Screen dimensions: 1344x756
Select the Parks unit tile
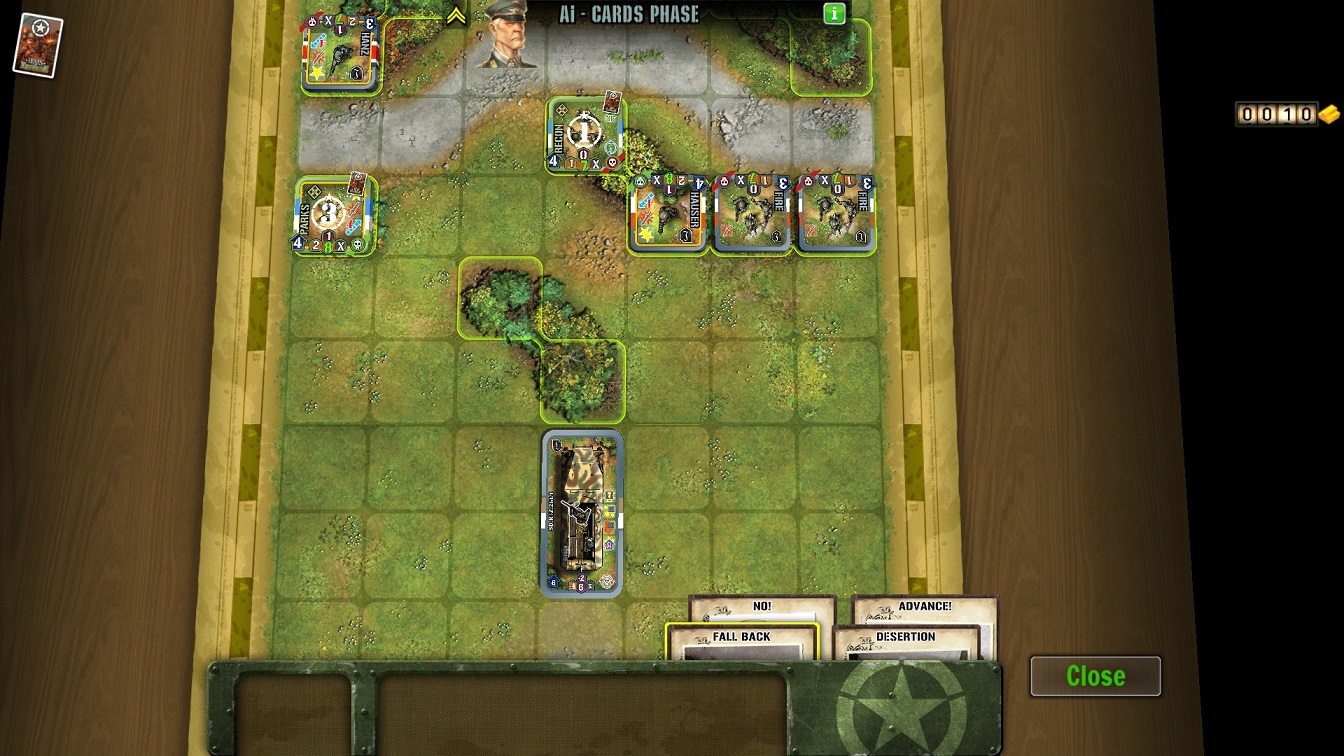click(335, 215)
